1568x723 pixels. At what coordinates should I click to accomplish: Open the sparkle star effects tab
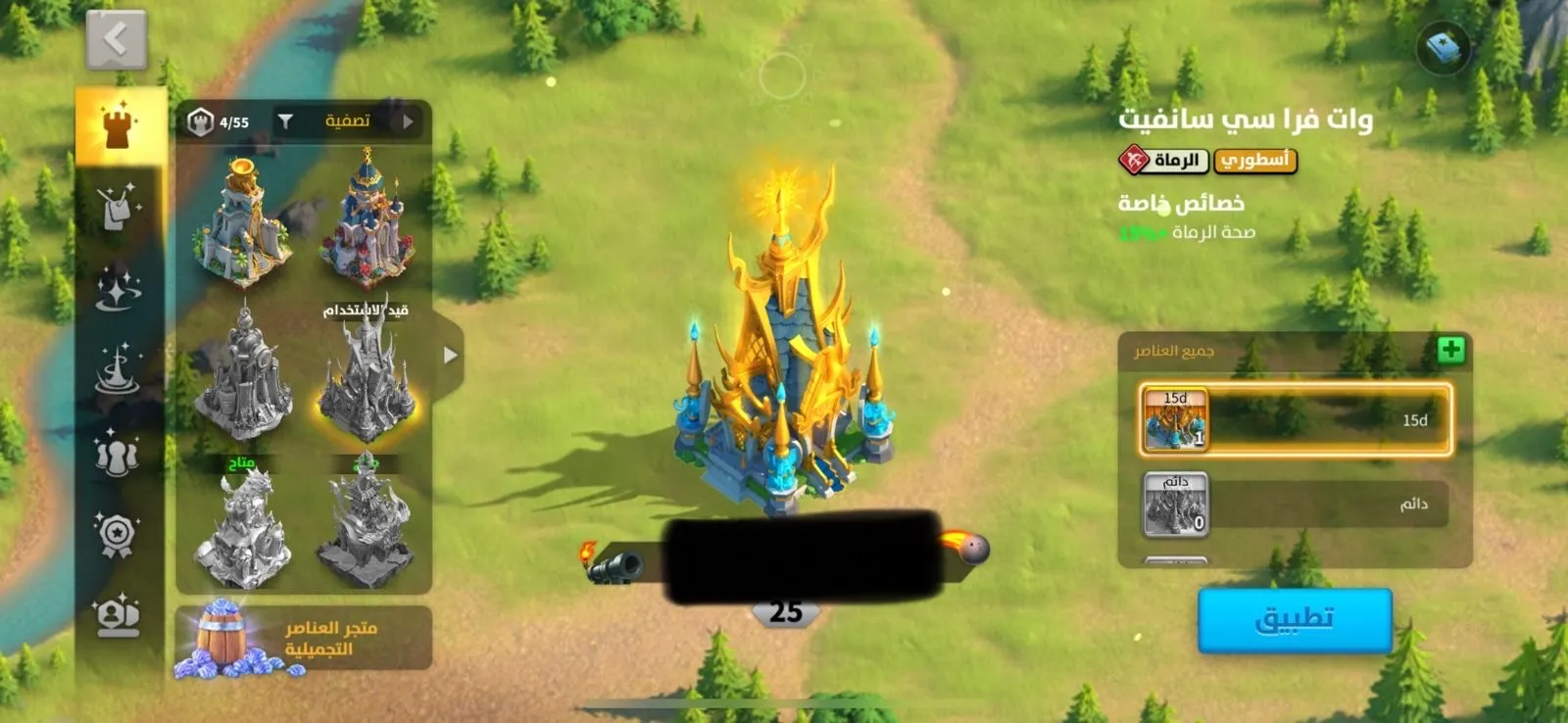coord(119,289)
